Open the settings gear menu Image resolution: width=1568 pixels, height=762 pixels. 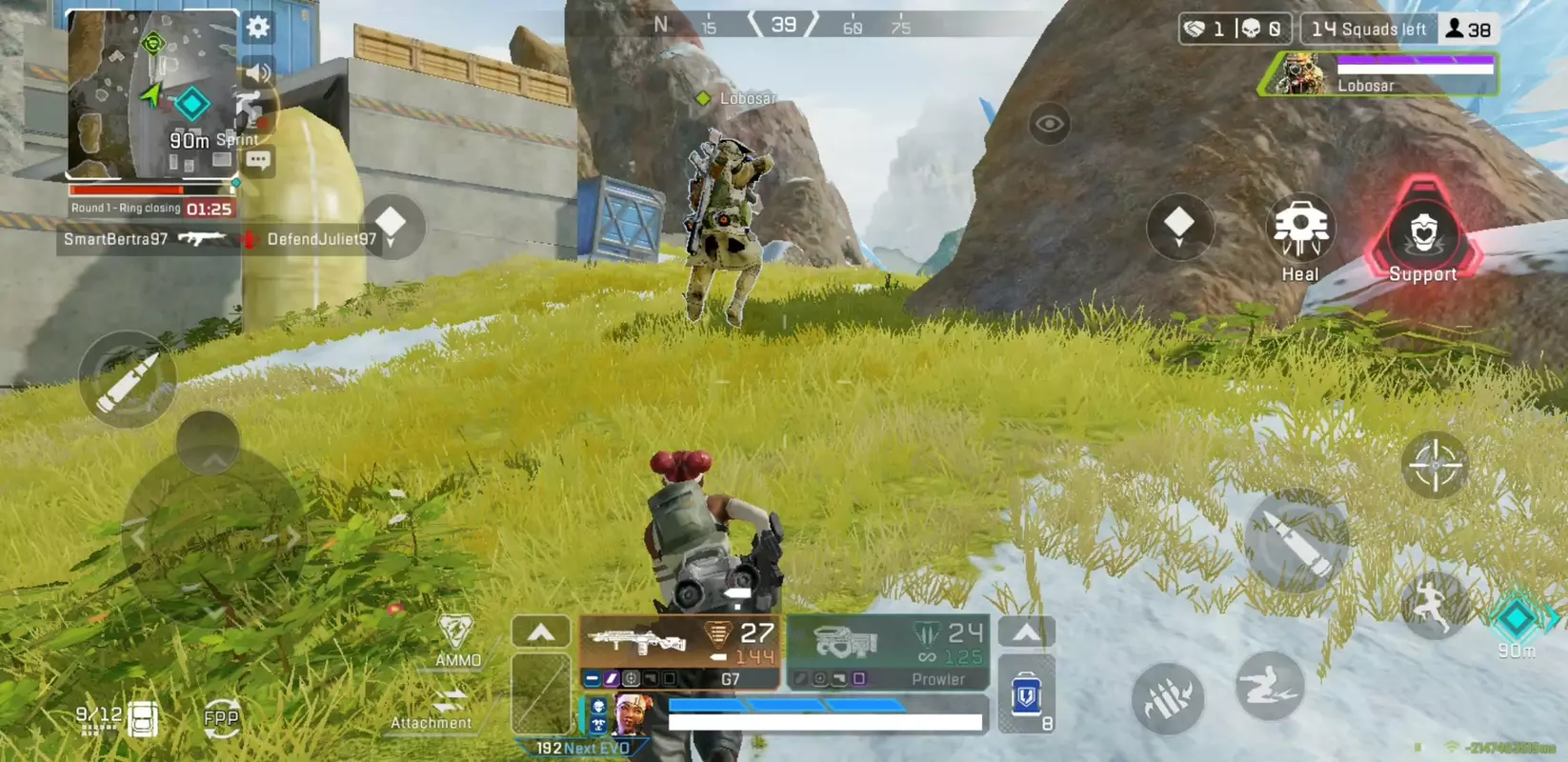[x=255, y=29]
